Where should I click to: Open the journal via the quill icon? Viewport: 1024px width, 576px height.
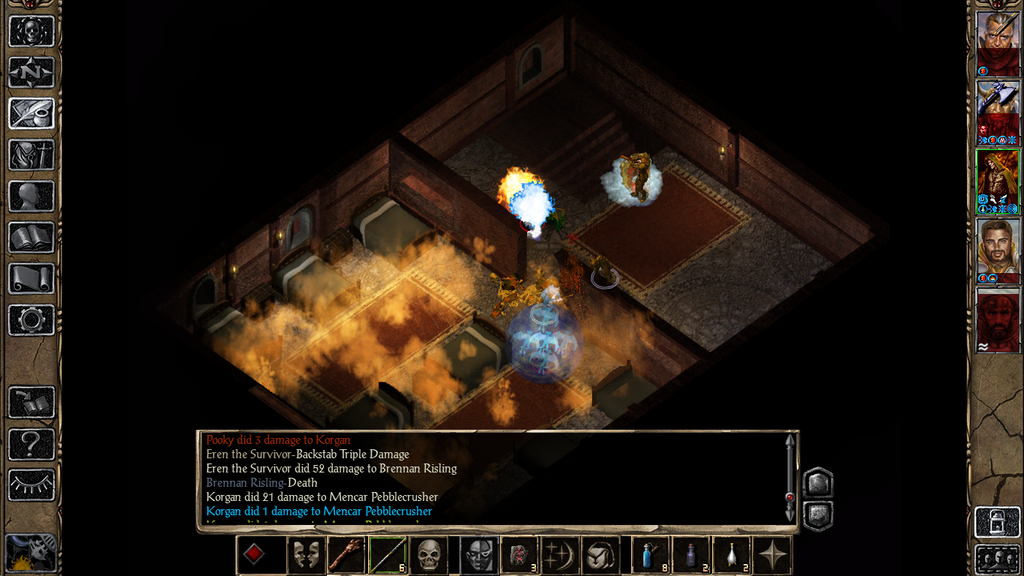[31, 113]
